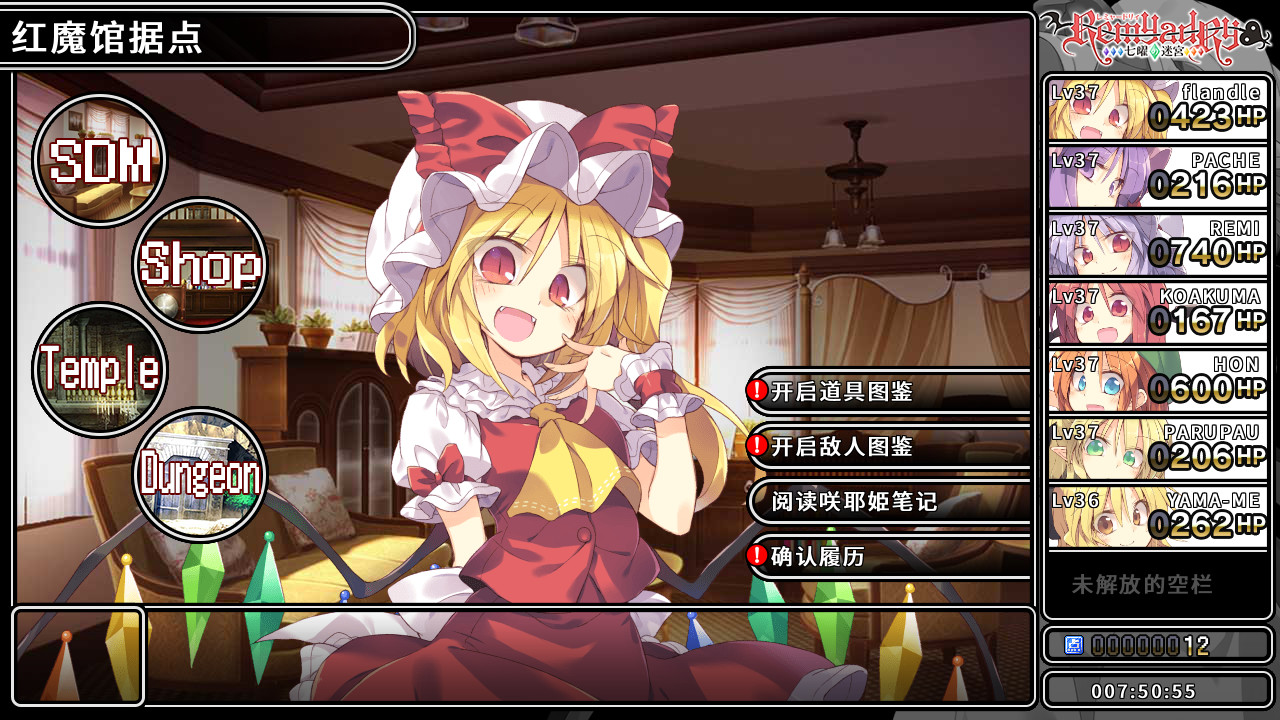Enter the Shop using its circular icon
The width and height of the screenshot is (1280, 720).
coord(200,265)
